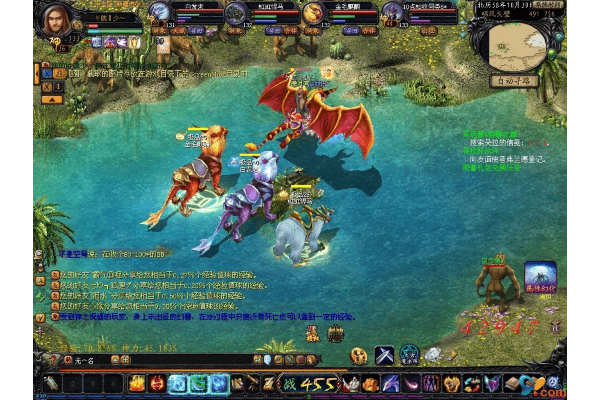Open the book icon on bottom bar
The height and width of the screenshot is (400, 600).
coord(513,384)
